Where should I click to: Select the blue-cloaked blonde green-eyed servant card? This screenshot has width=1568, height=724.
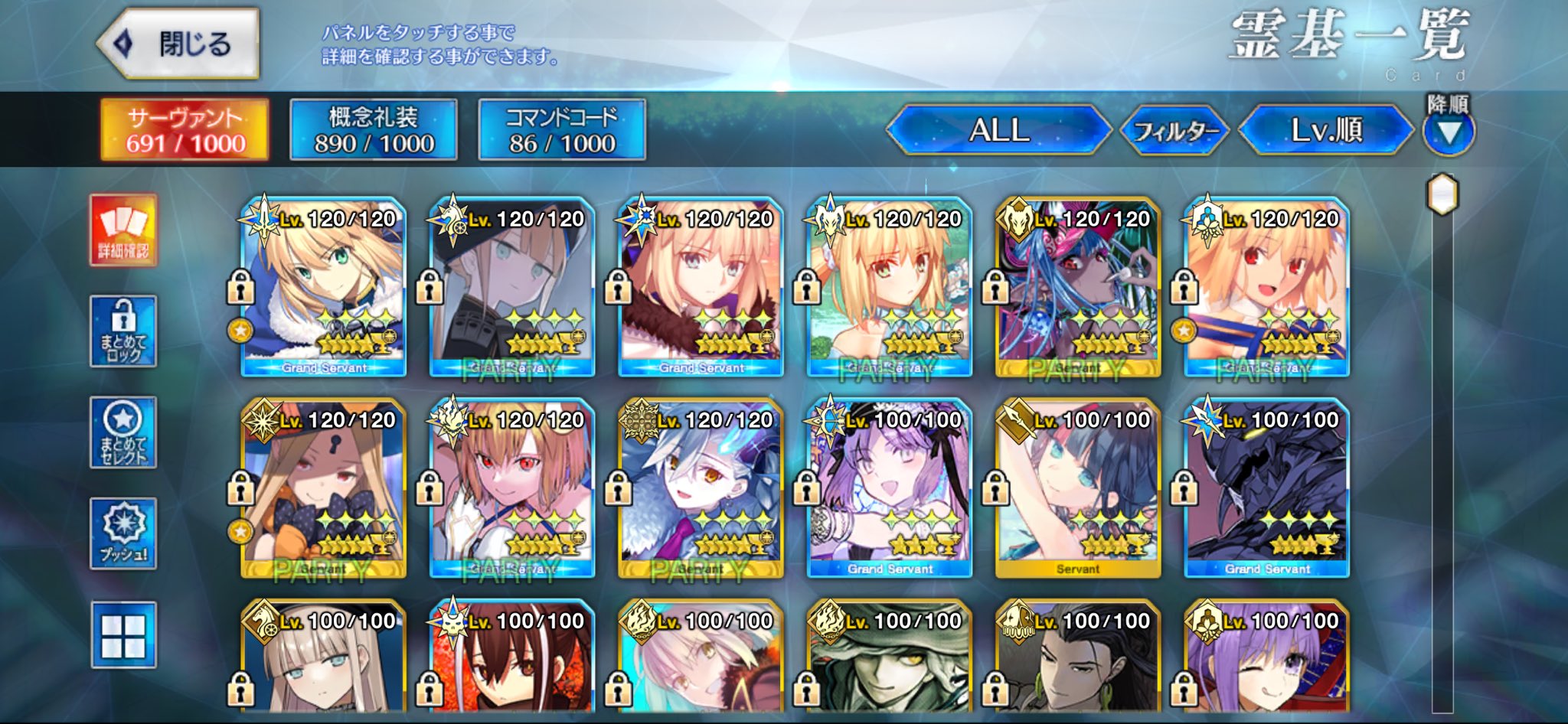coord(323,287)
